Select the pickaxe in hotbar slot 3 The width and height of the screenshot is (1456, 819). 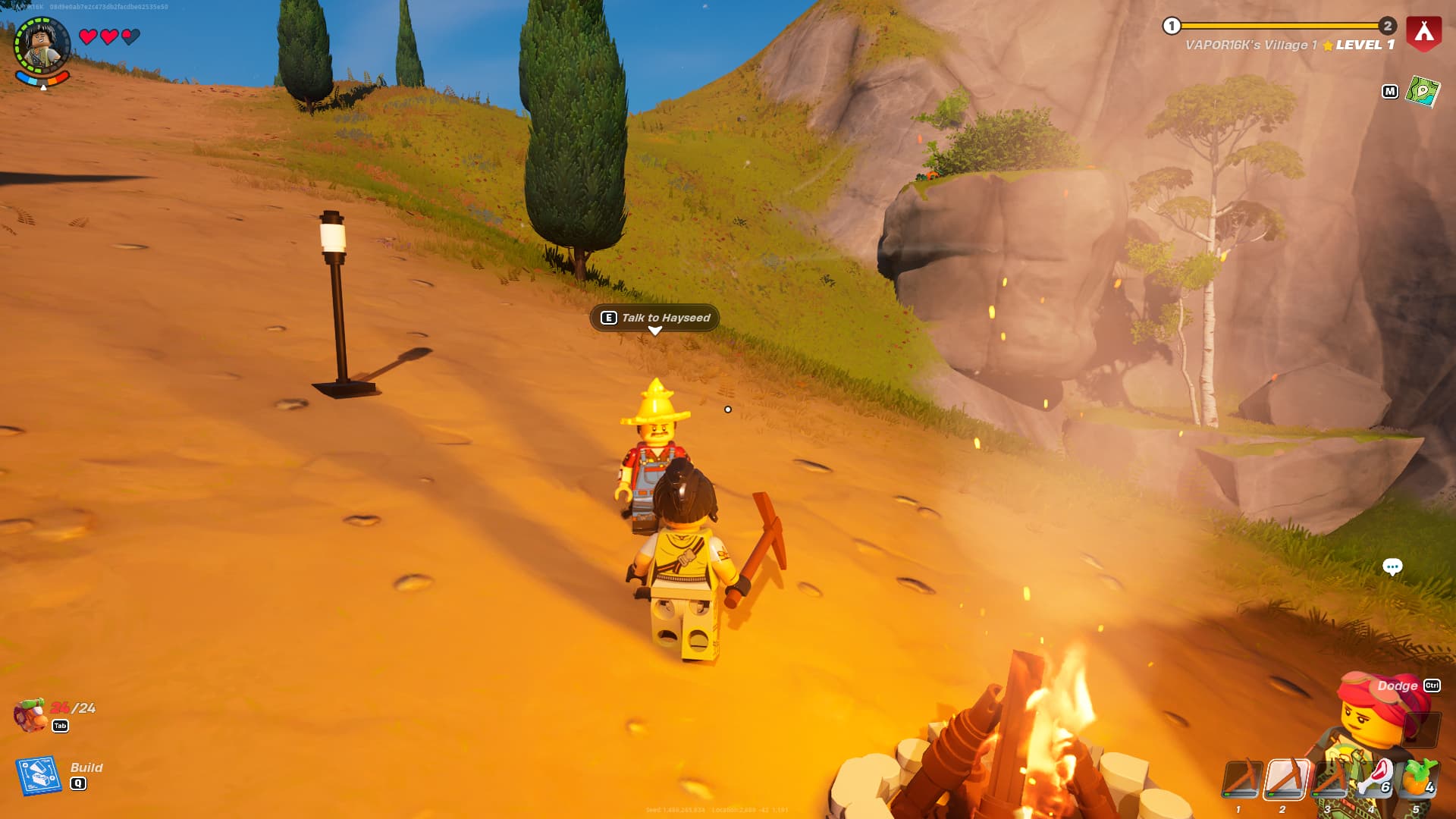tap(1329, 780)
